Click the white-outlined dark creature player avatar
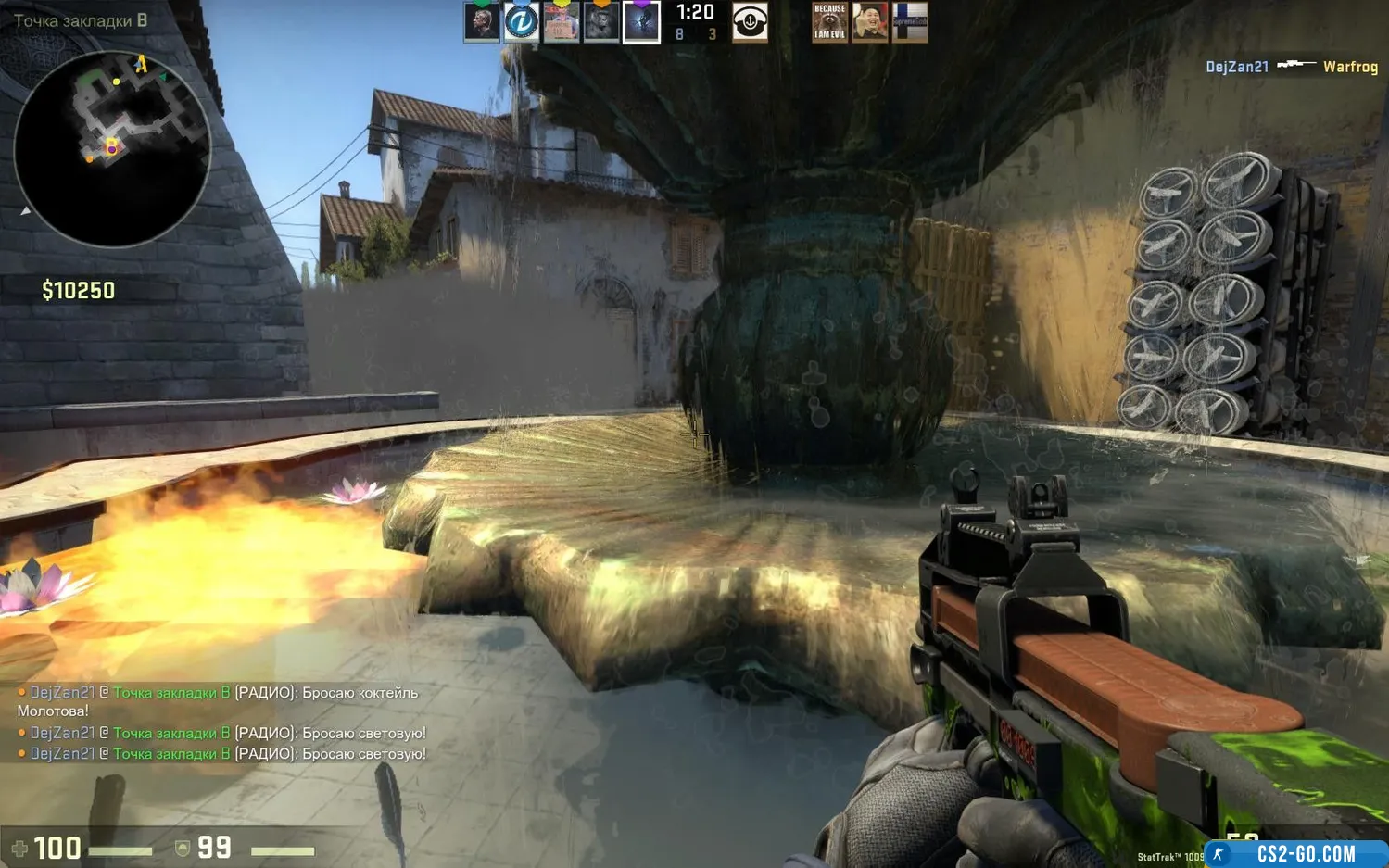Viewport: 1389px width, 868px height. pyautogui.click(x=641, y=22)
